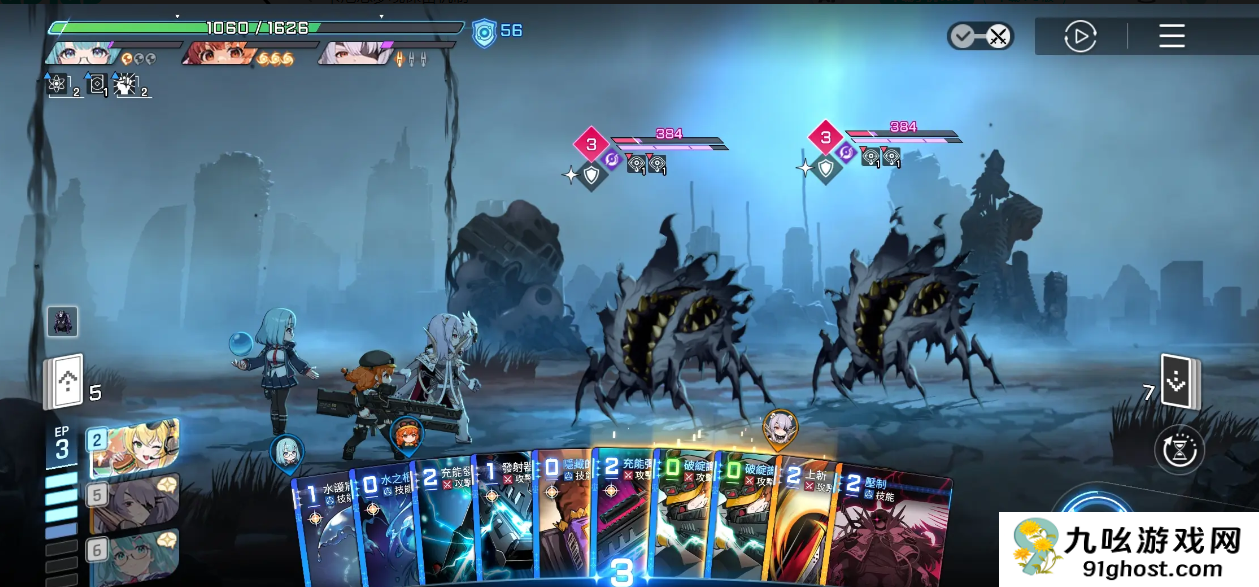The height and width of the screenshot is (587, 1259).
Task: Inspect the small dark creature icon
Action: click(x=62, y=321)
